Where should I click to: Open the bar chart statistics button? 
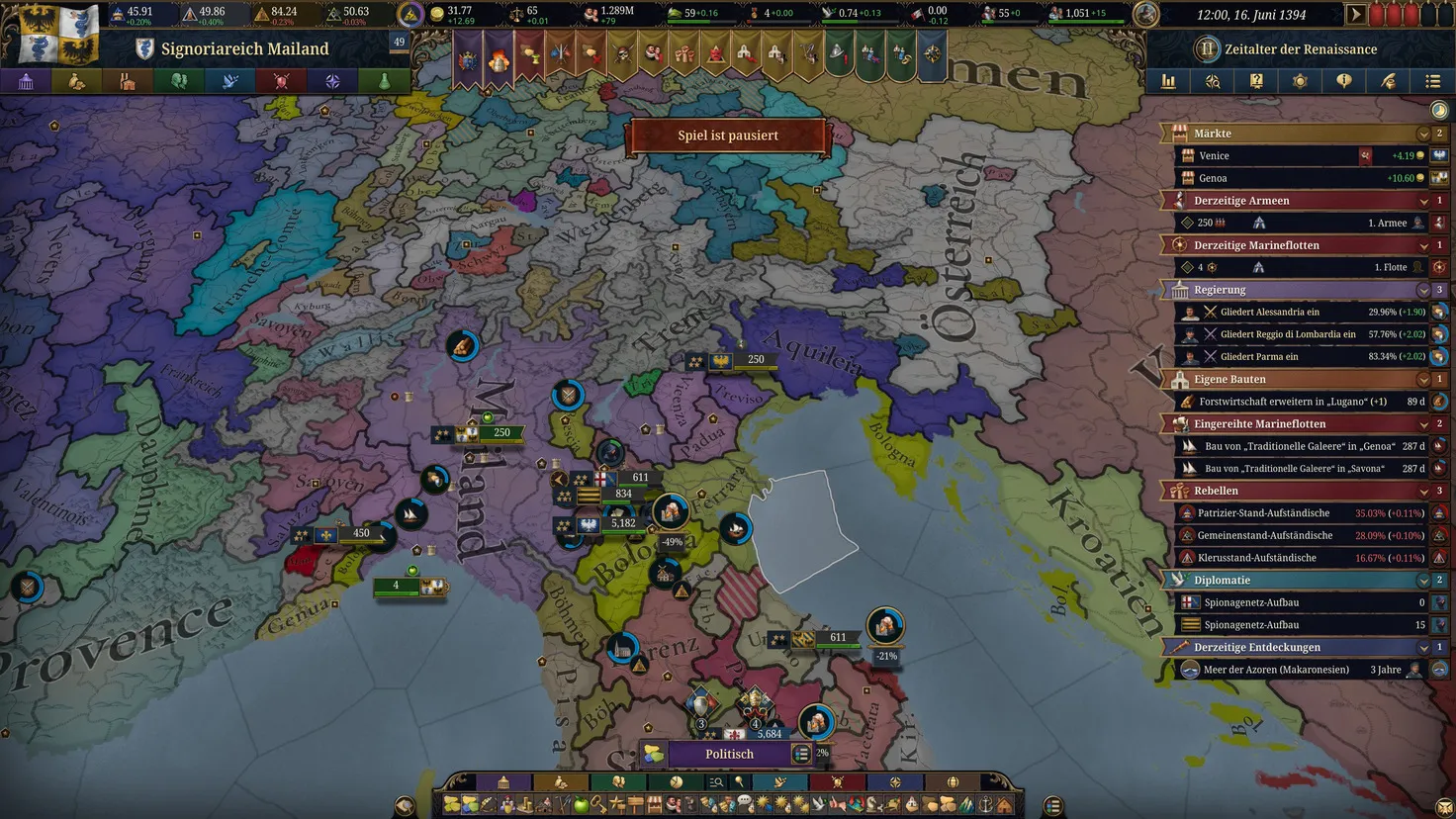pos(1168,82)
